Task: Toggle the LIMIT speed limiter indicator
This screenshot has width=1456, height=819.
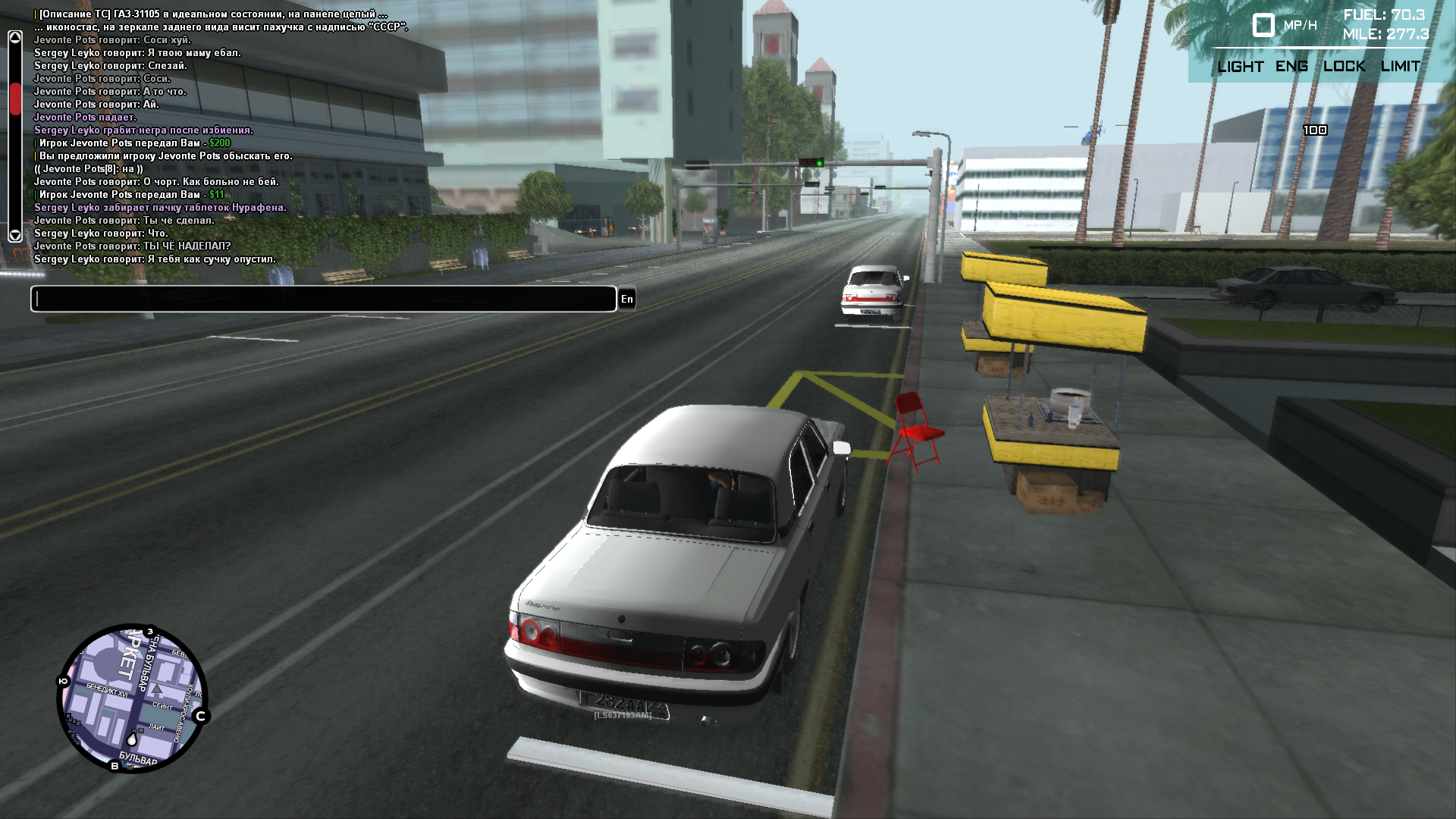Action: 1400,67
